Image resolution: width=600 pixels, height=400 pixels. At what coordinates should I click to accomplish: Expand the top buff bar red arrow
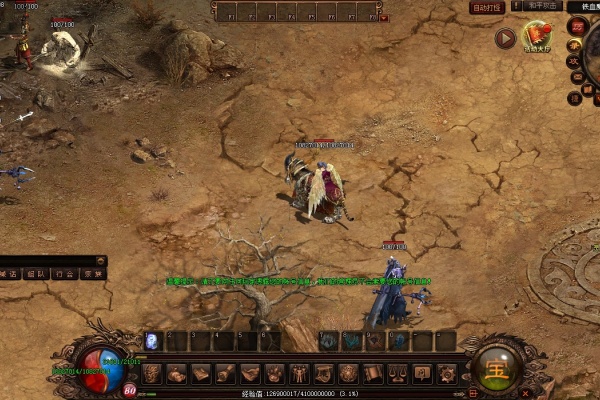pyautogui.click(x=385, y=18)
